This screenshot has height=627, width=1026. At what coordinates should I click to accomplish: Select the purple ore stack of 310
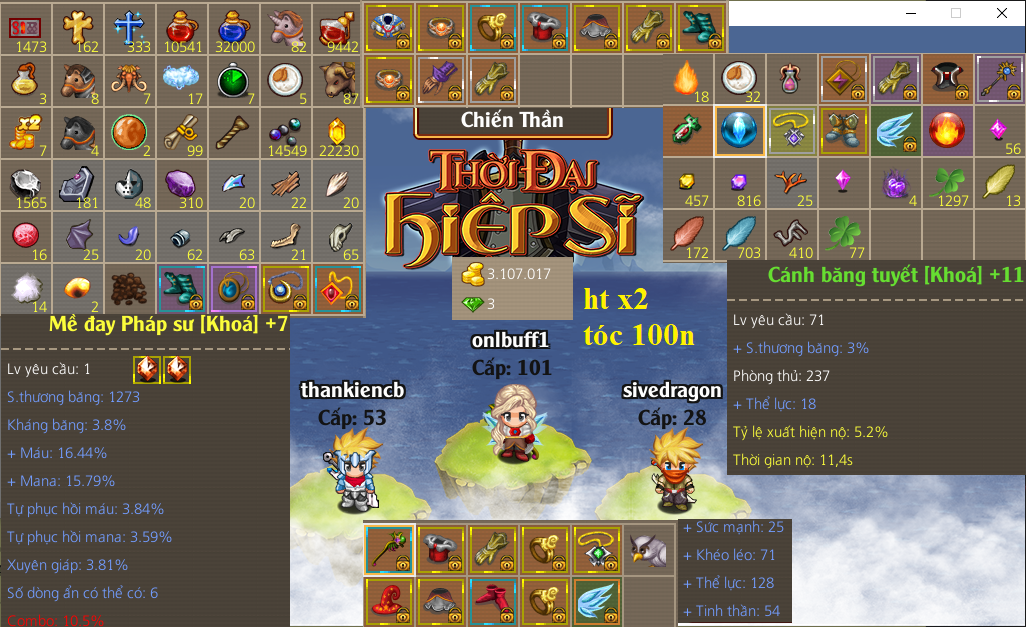pos(181,183)
